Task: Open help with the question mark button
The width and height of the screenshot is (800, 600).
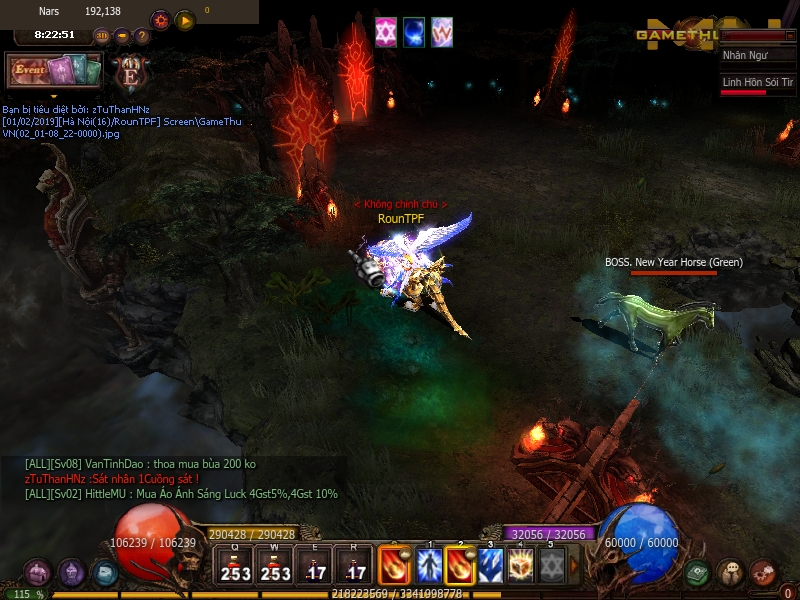Action: coord(142,36)
